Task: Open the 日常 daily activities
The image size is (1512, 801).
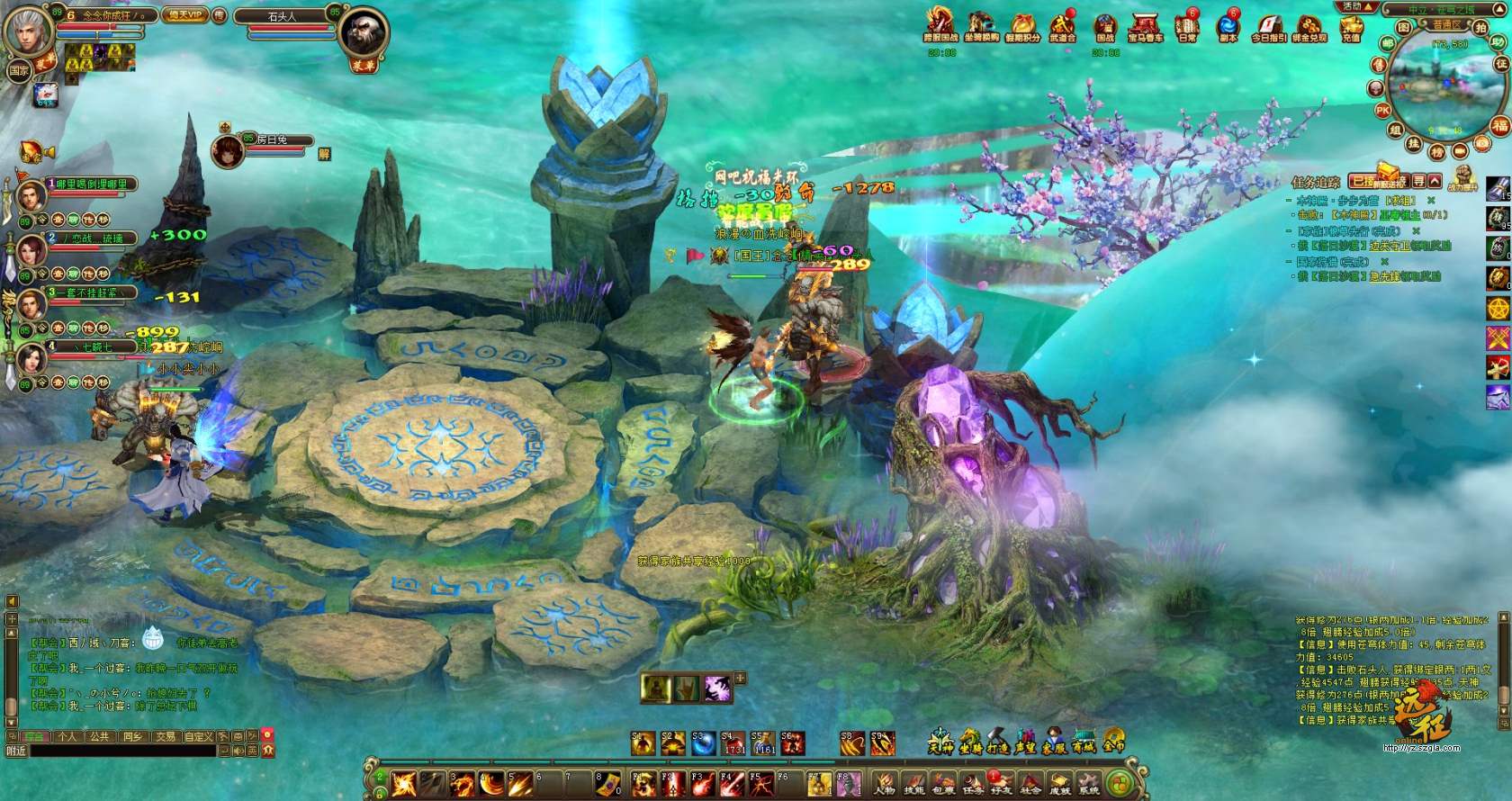Action: pos(1188,27)
